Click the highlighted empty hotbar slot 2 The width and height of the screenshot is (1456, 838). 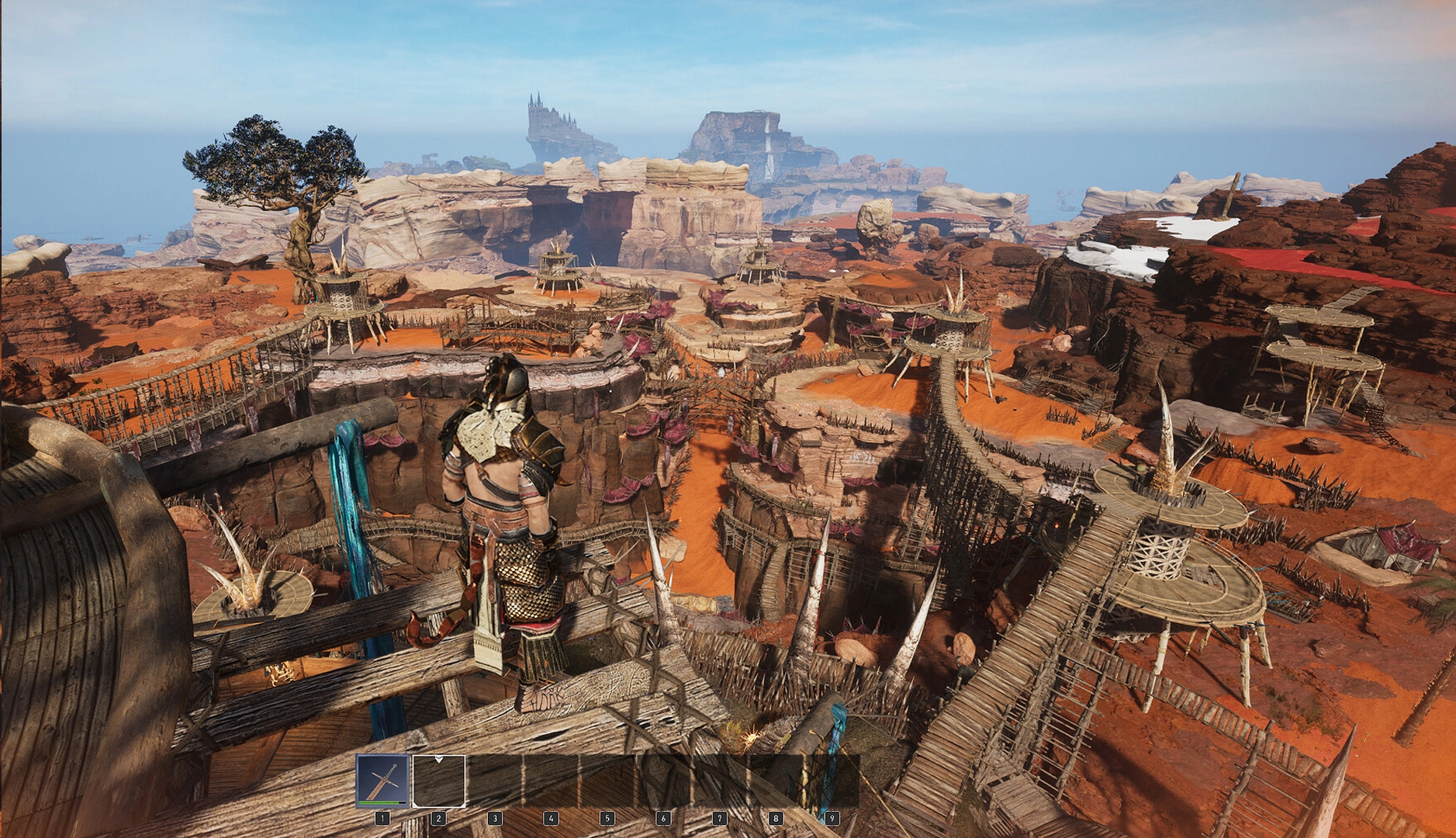pyautogui.click(x=439, y=781)
